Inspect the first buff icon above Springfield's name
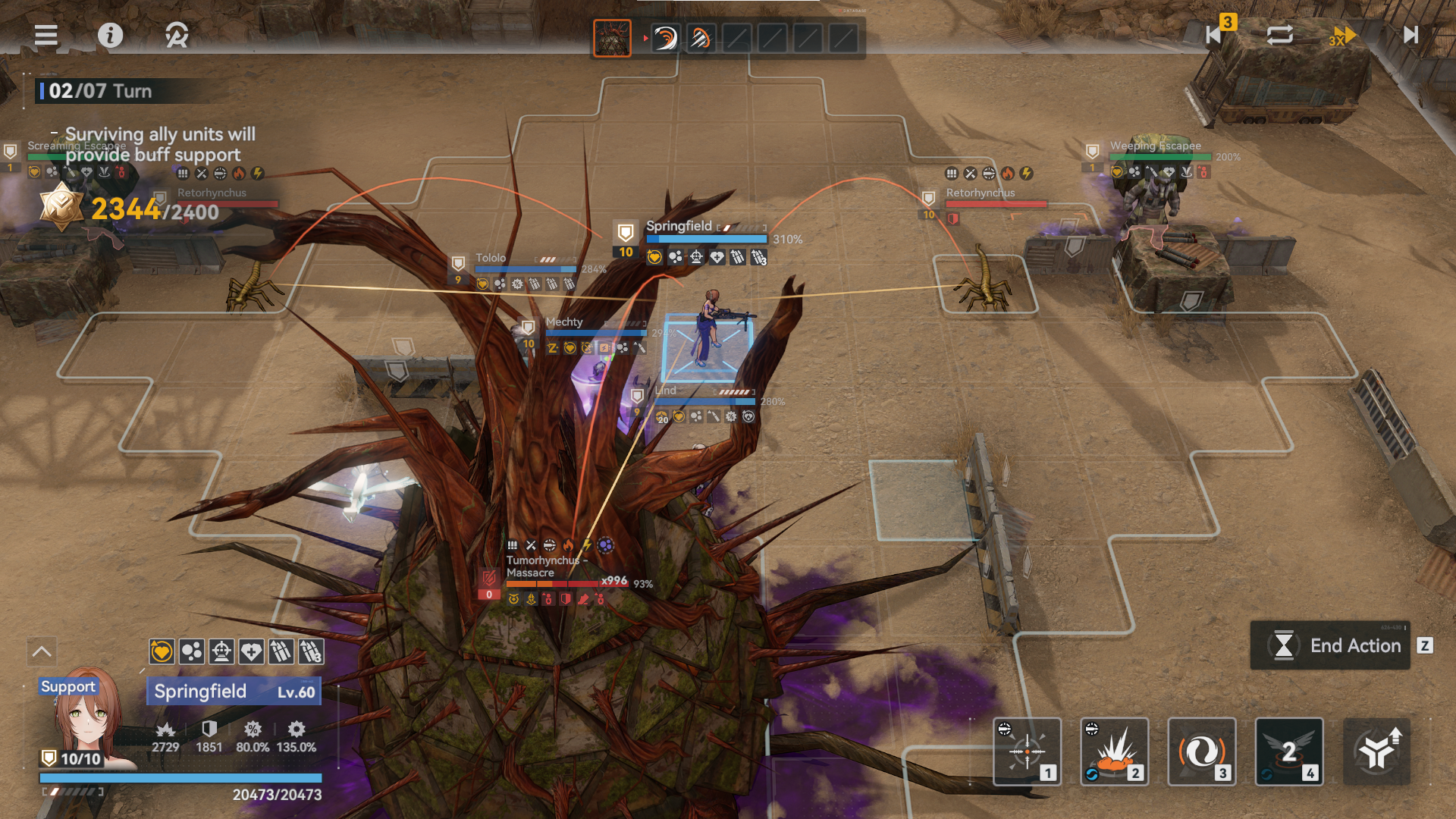Viewport: 1456px width, 819px height. click(162, 651)
